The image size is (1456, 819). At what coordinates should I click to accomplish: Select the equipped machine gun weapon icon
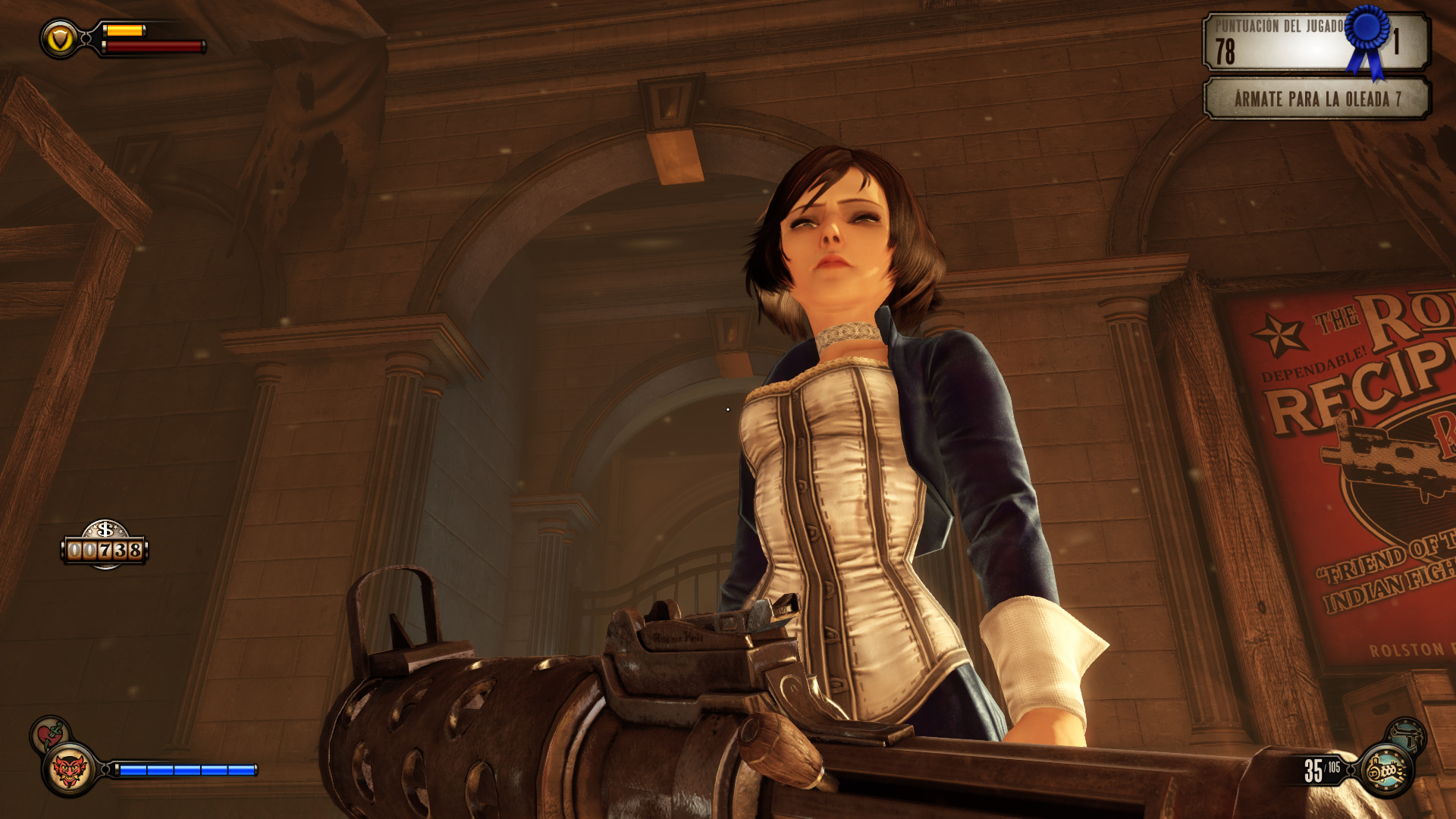coord(1386,770)
